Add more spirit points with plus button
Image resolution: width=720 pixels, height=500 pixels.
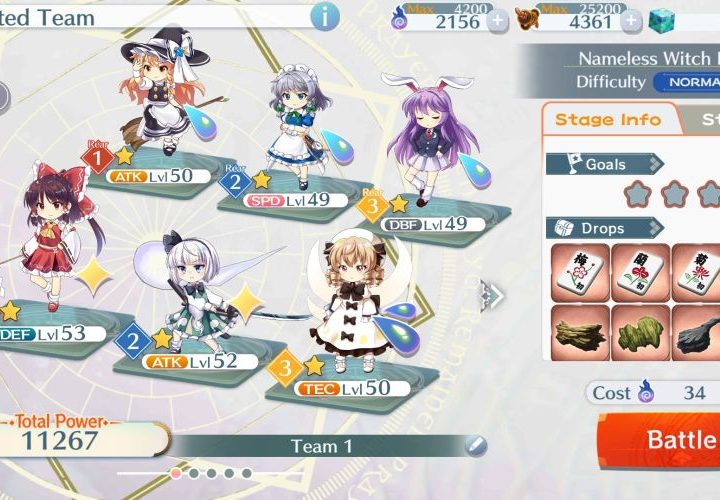coord(497,21)
